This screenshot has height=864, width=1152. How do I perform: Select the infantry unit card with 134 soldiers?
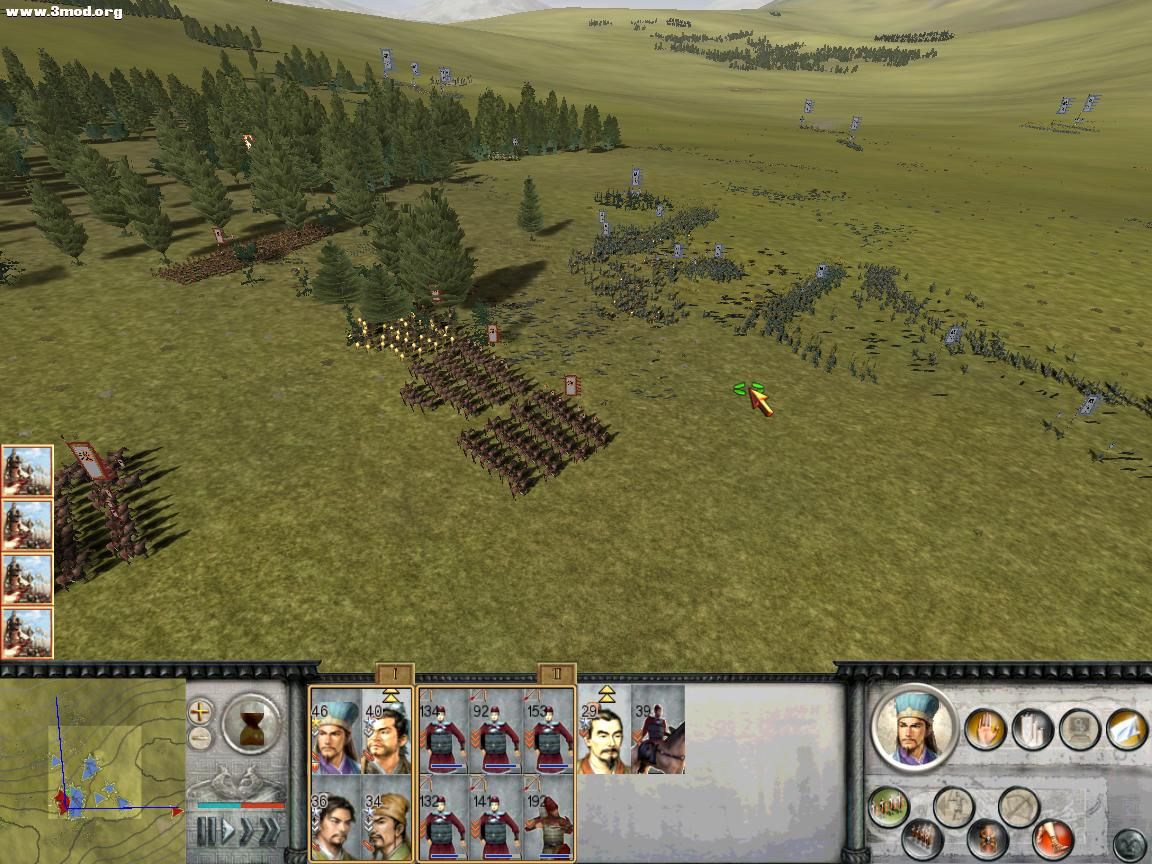(x=444, y=731)
